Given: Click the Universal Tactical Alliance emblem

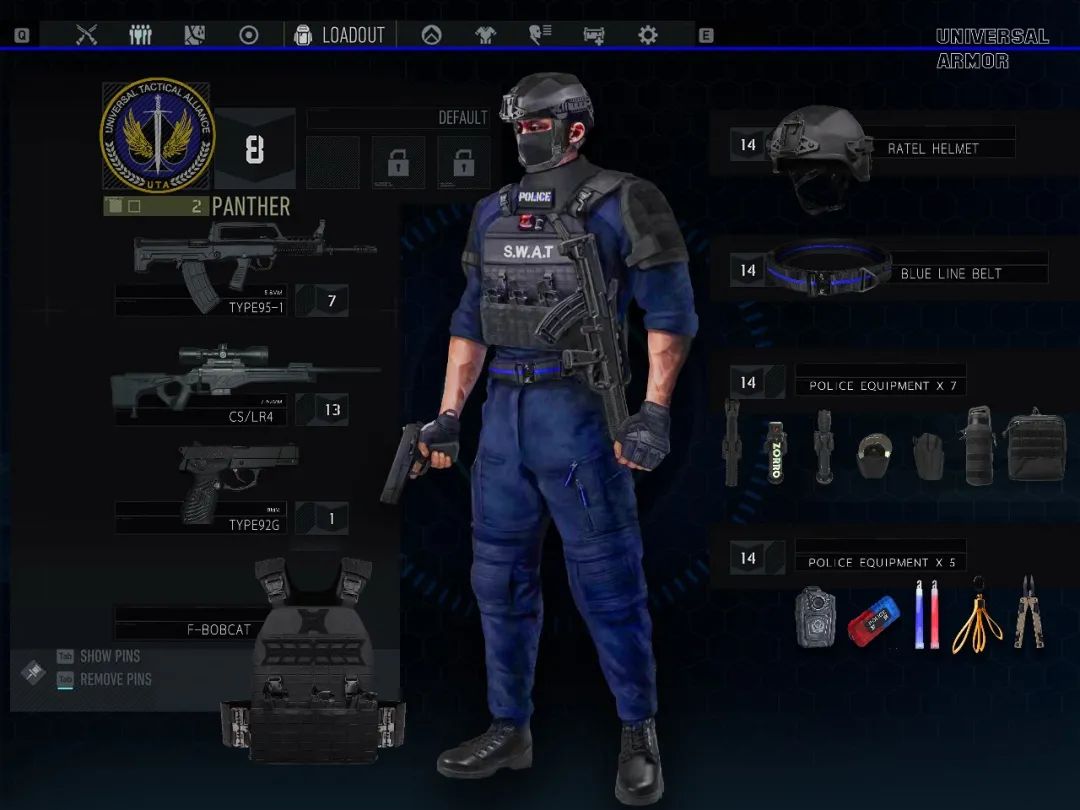Looking at the screenshot, I should 157,135.
